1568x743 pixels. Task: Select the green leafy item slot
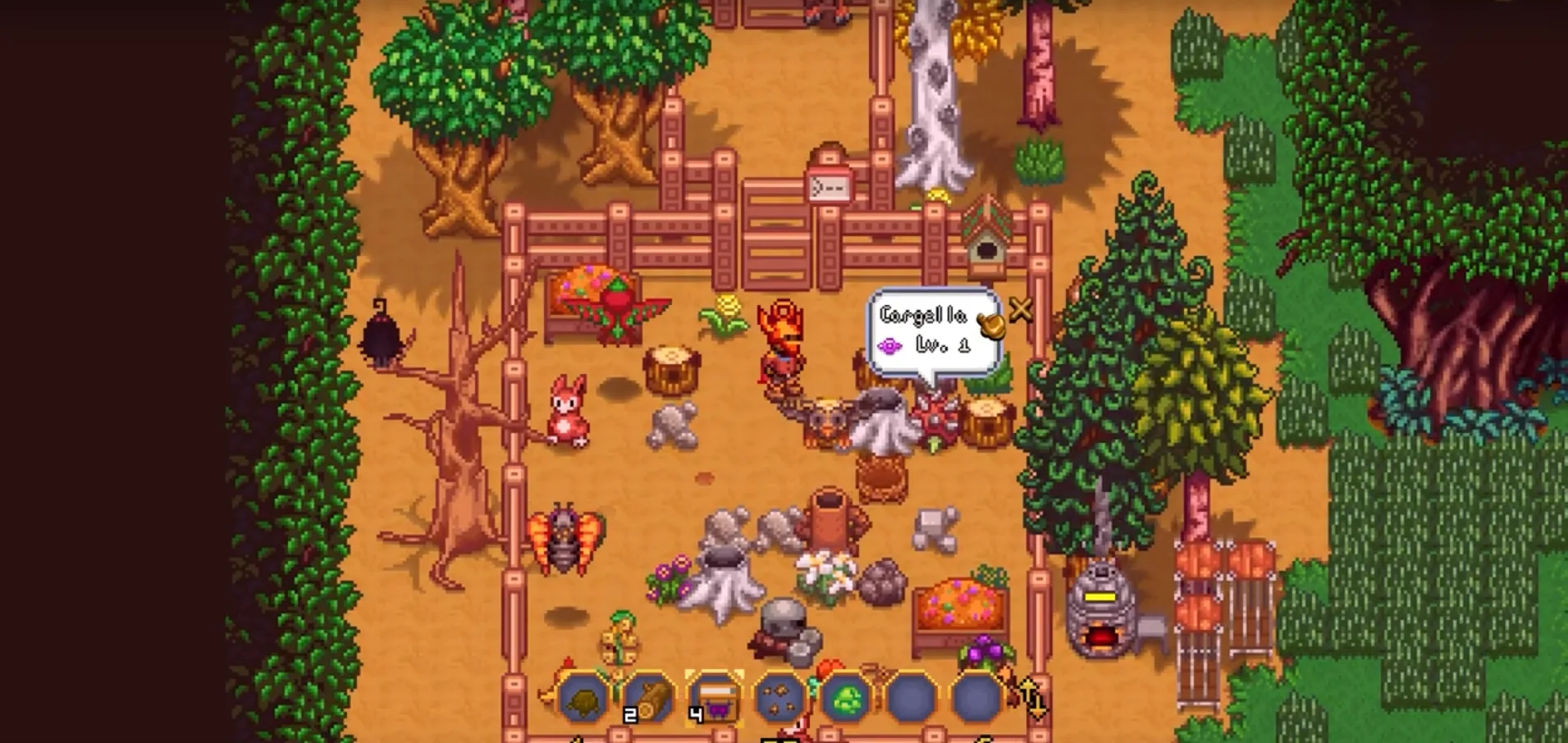pyautogui.click(x=845, y=699)
